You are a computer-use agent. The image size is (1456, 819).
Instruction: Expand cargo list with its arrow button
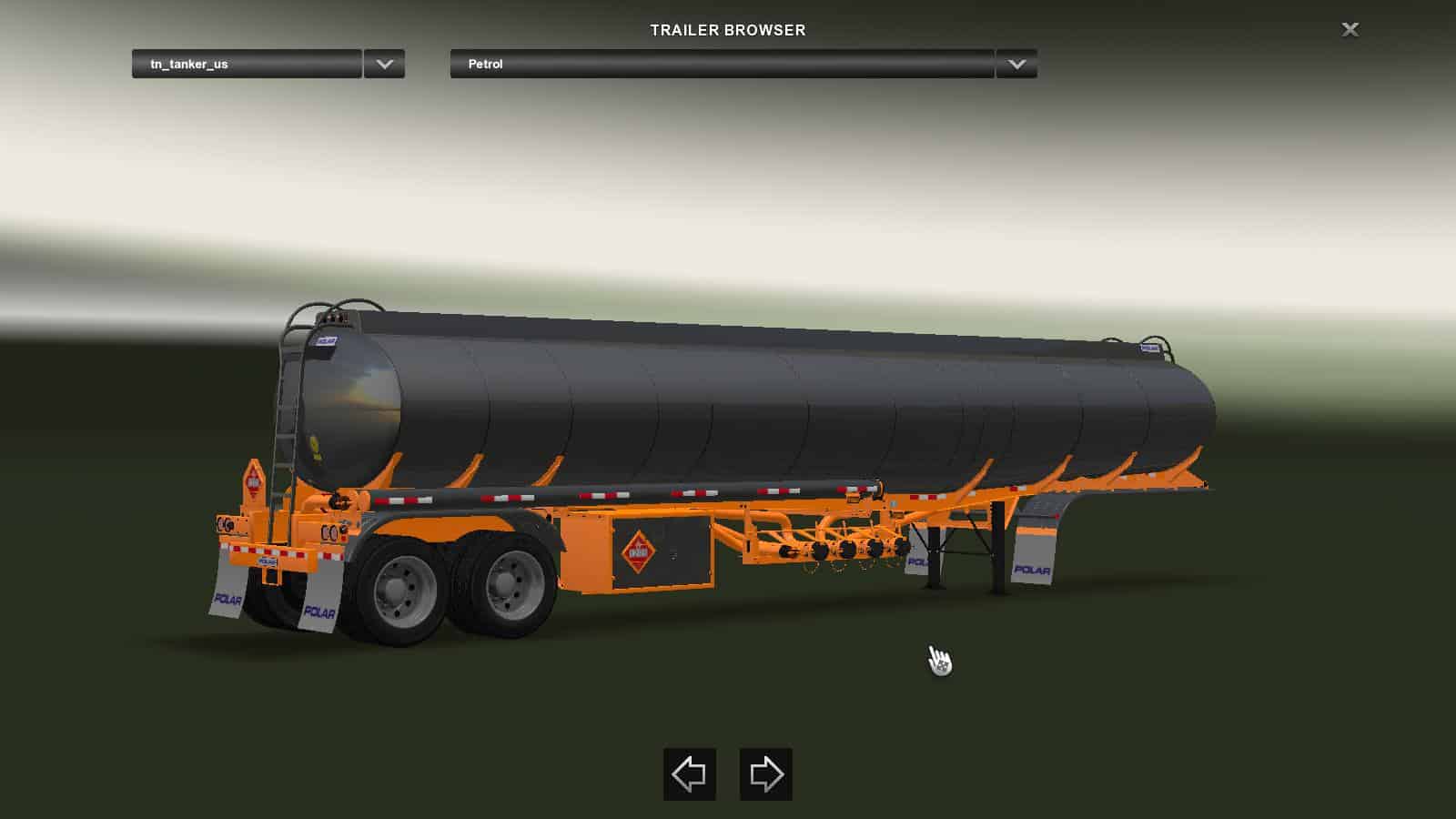point(1016,65)
